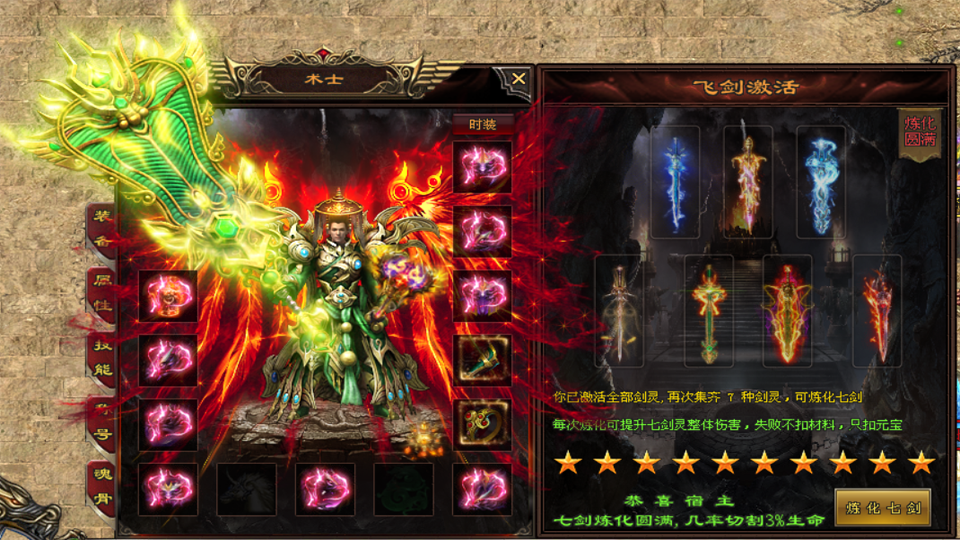Select the green sword with flame aura card
Screen dimensions: 960x540
point(788,310)
